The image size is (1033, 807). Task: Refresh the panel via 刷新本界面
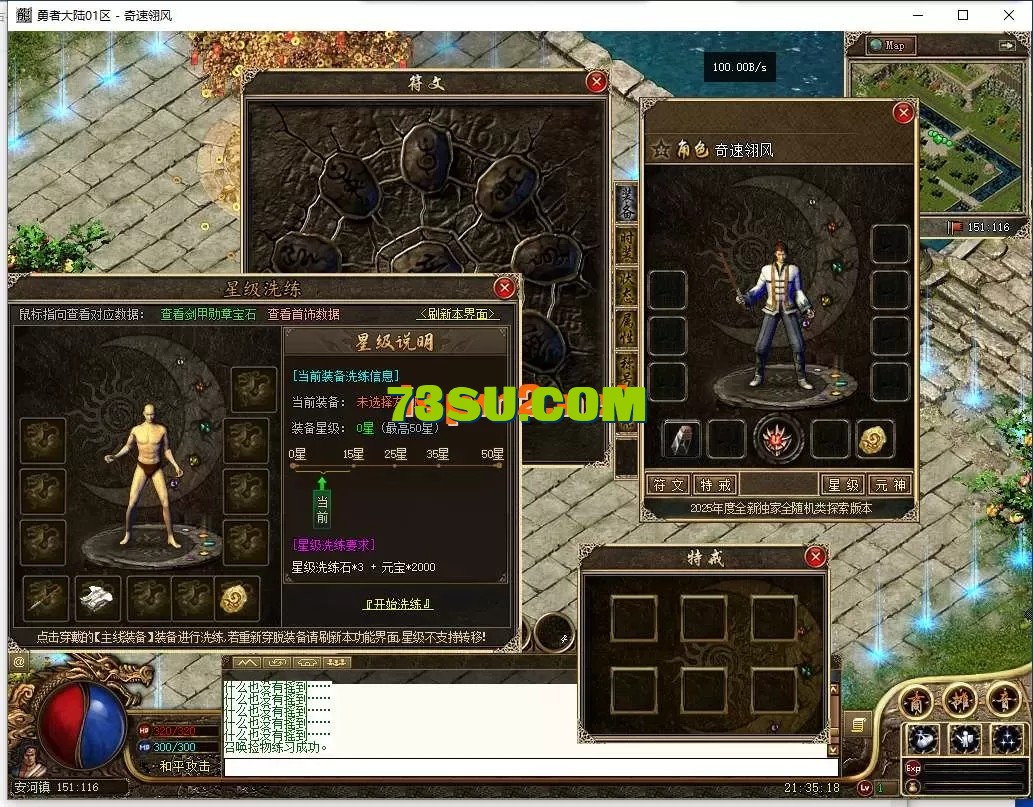[x=457, y=314]
